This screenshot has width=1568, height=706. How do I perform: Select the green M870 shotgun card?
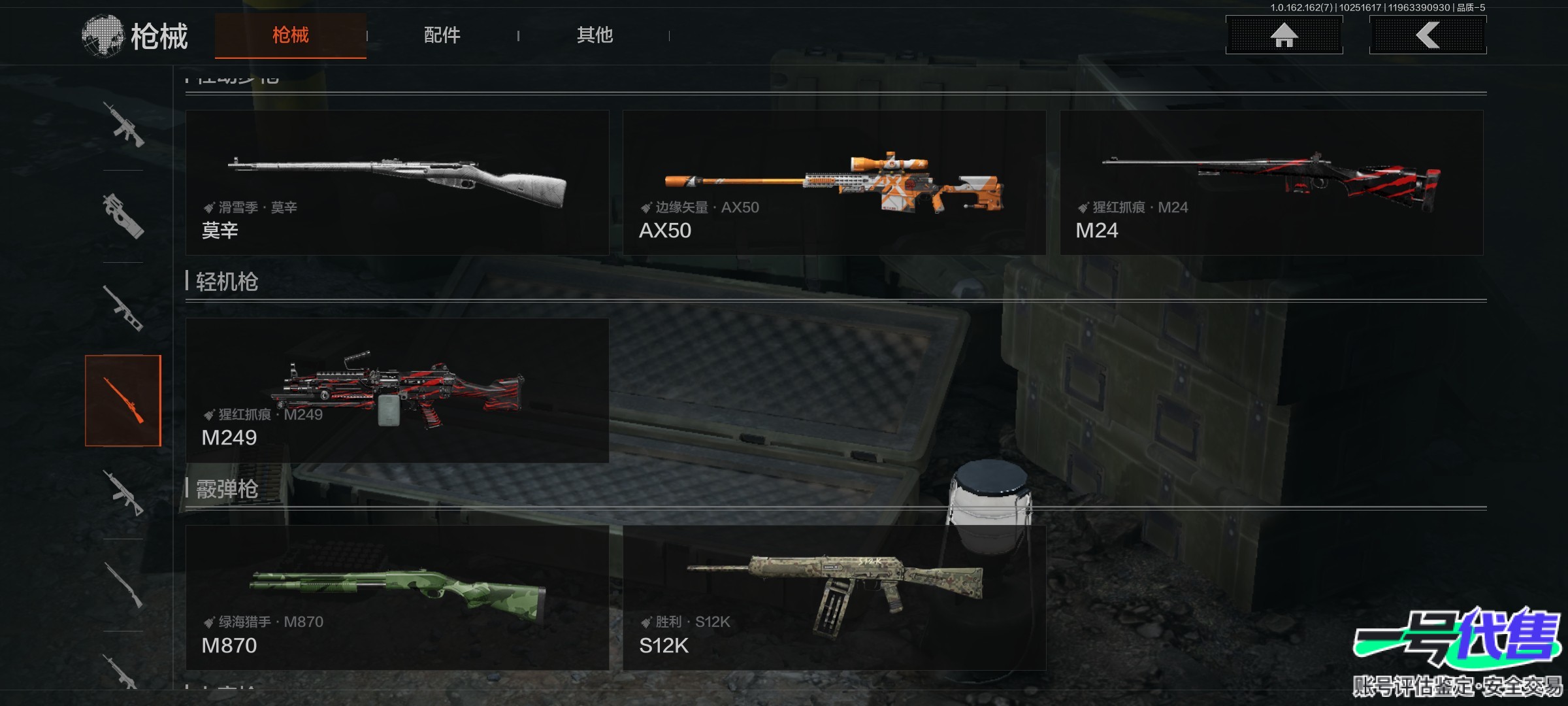tap(397, 597)
